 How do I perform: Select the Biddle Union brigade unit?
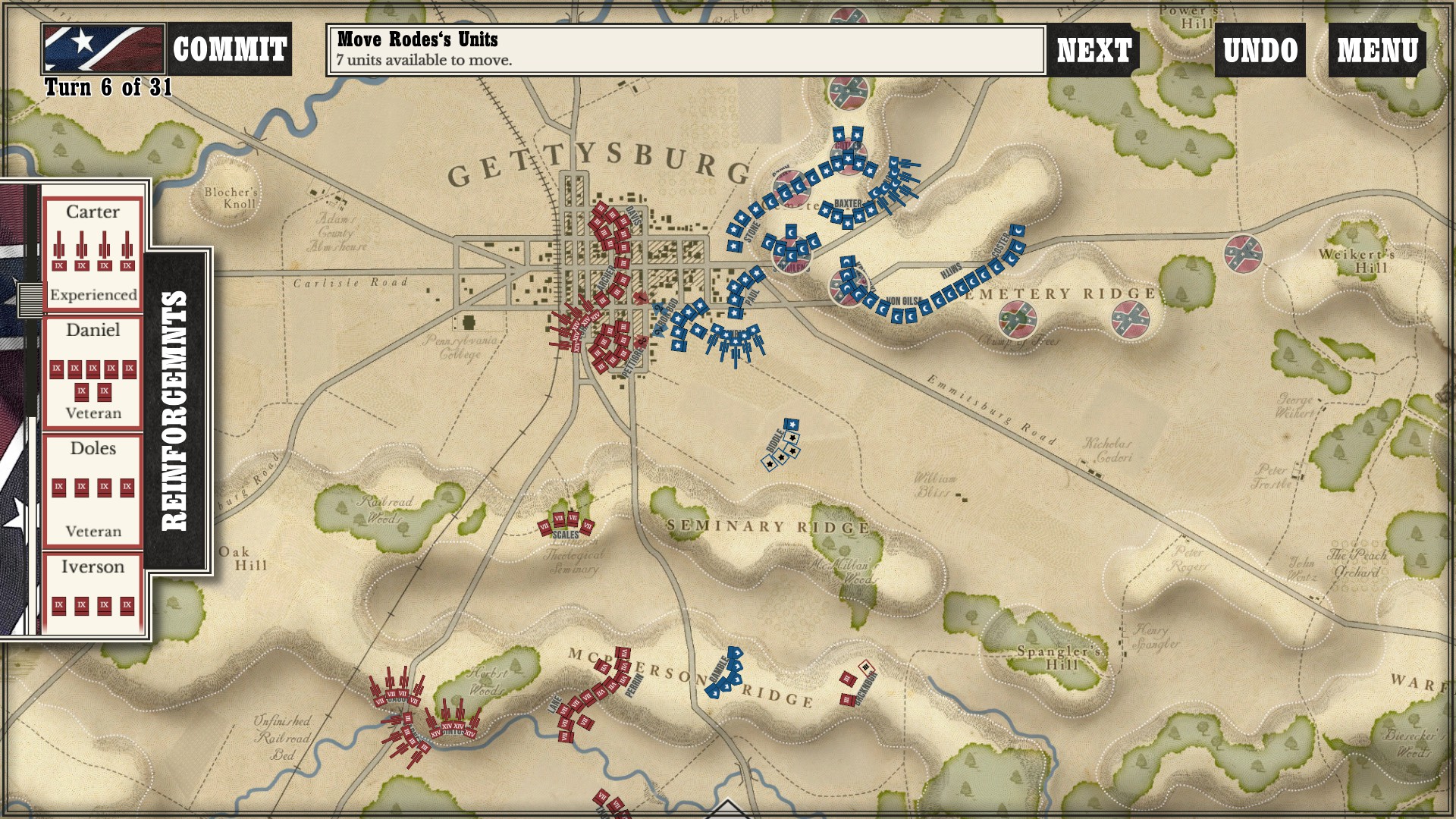point(782,447)
